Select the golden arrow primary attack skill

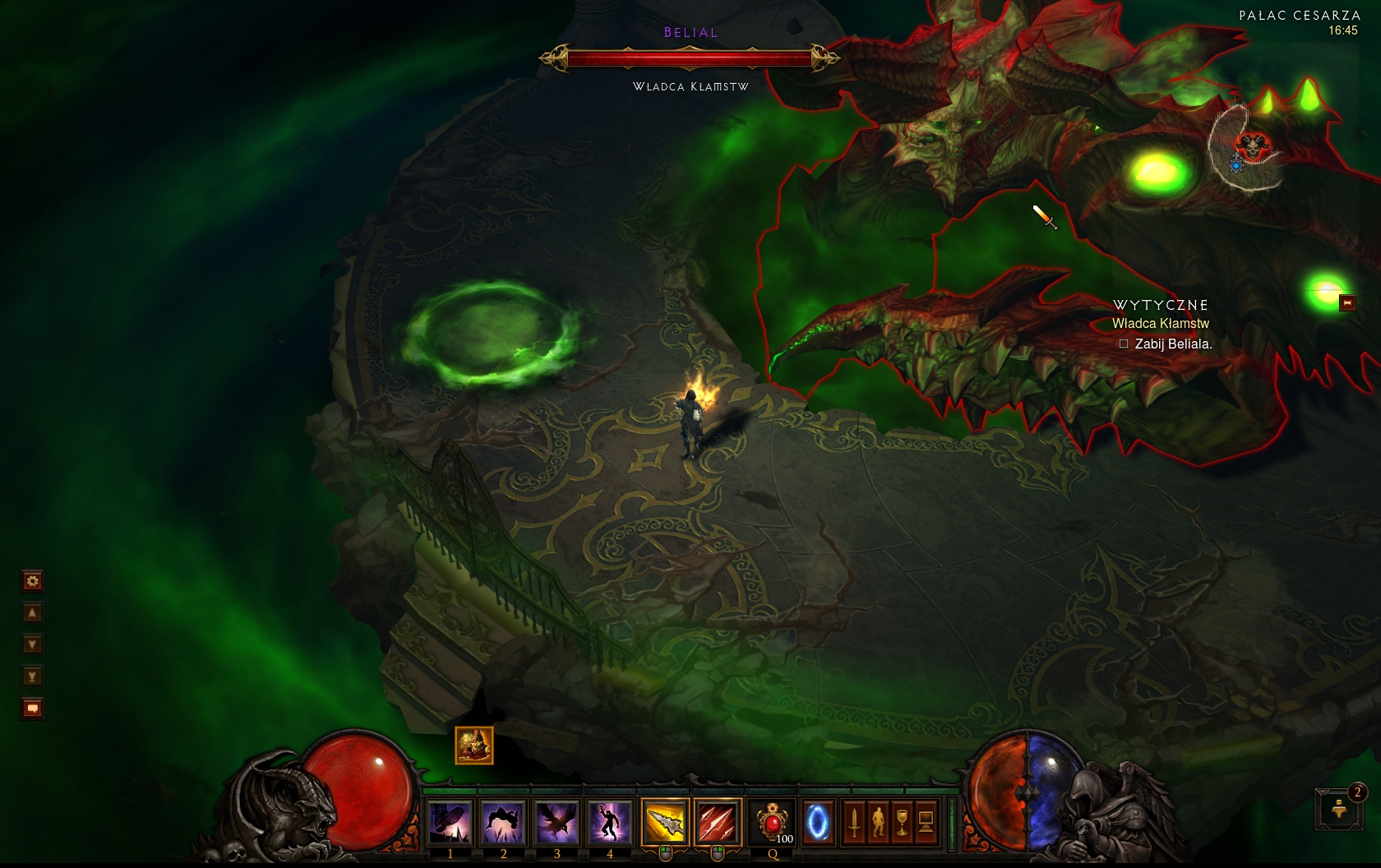click(x=664, y=821)
